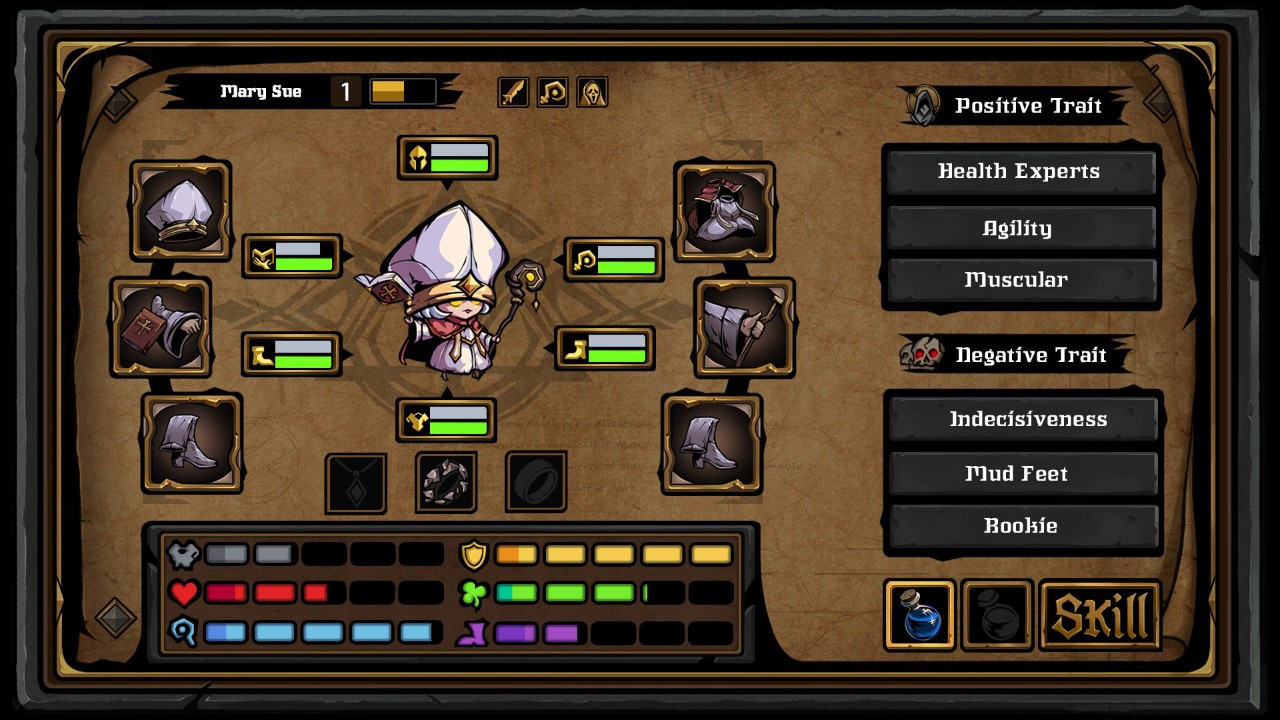The width and height of the screenshot is (1280, 720).
Task: Select the plague mask shoulder armor slot
Action: [x=725, y=210]
